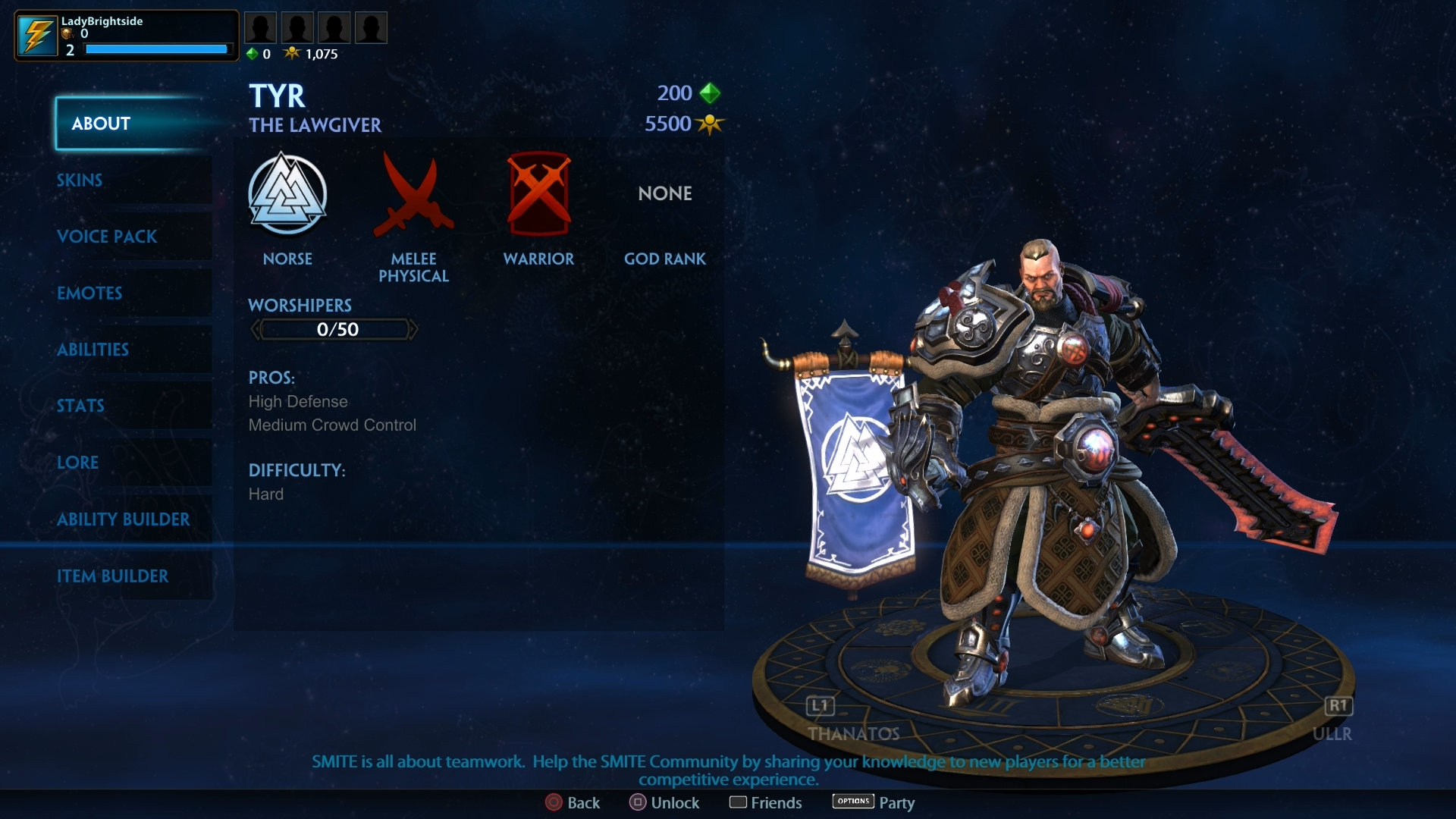Open the Friends list

766,802
